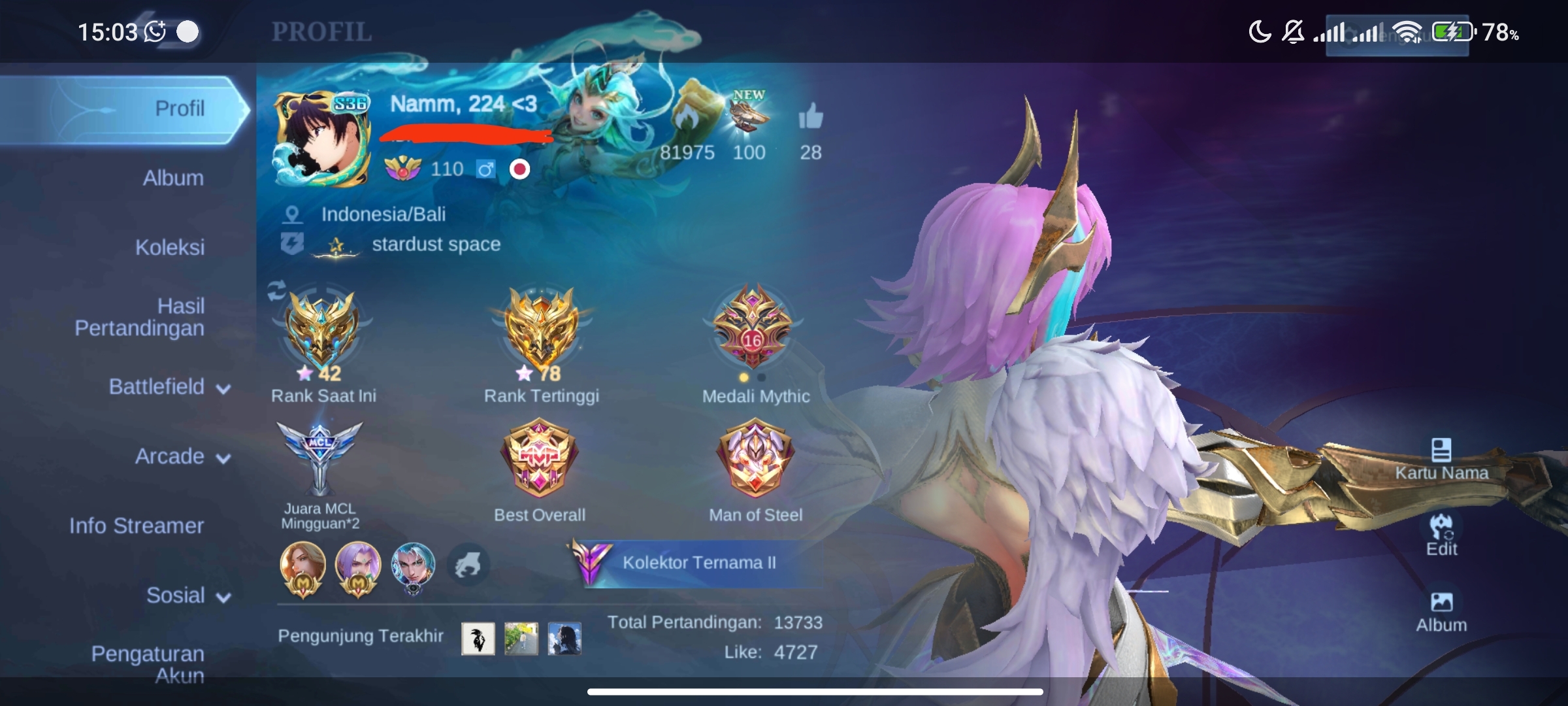The width and height of the screenshot is (1568, 706).
Task: Select the Man of Steel badge
Action: (755, 458)
